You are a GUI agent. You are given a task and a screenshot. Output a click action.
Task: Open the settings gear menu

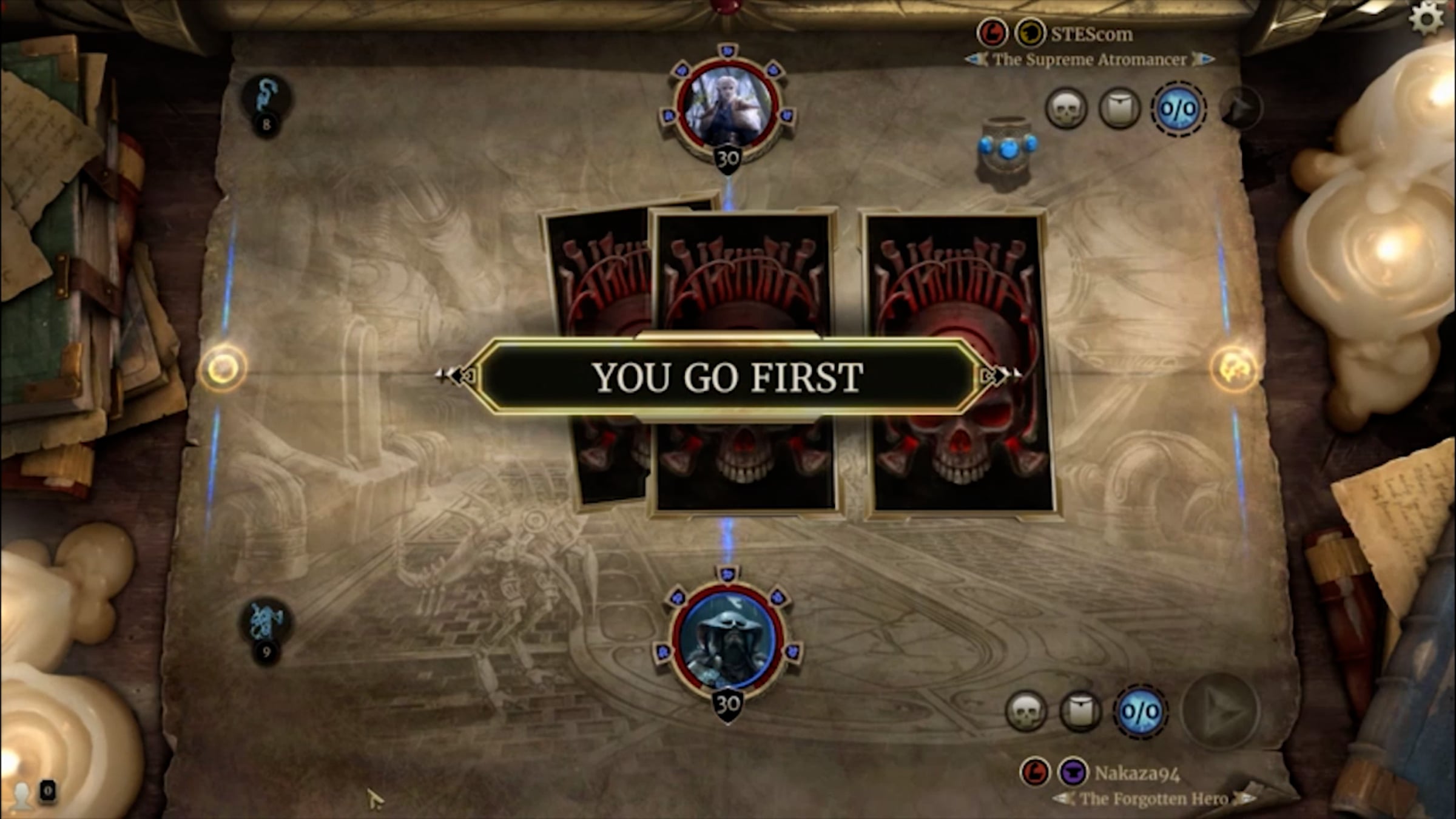tap(1426, 19)
